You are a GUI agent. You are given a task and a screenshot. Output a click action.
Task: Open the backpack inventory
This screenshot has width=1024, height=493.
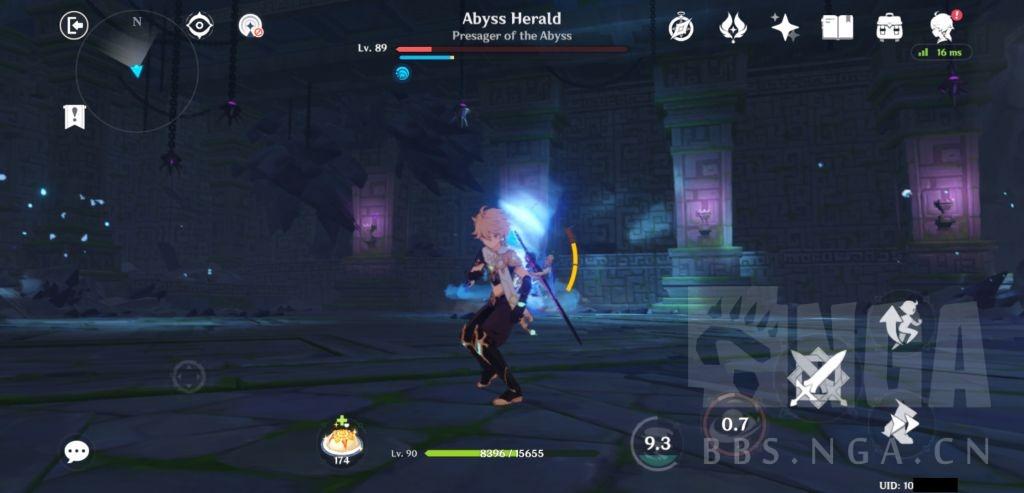(889, 27)
